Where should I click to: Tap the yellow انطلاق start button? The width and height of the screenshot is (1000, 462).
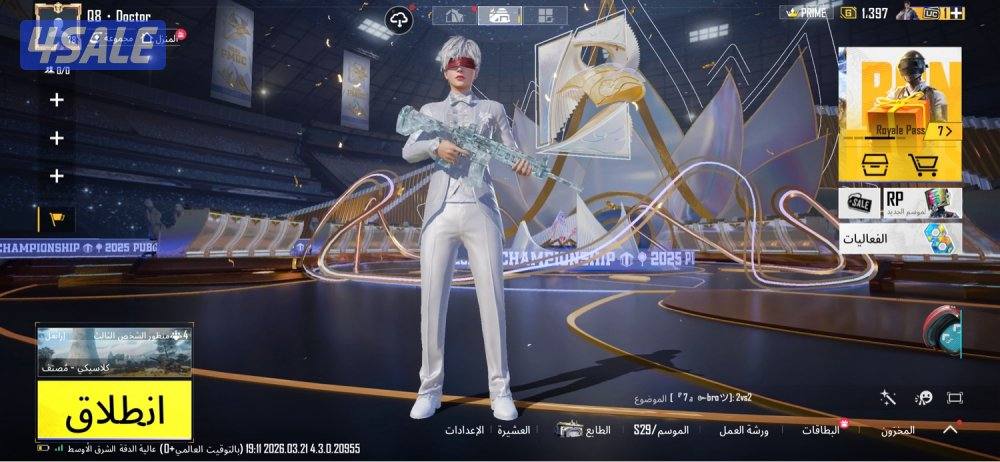[x=114, y=409]
